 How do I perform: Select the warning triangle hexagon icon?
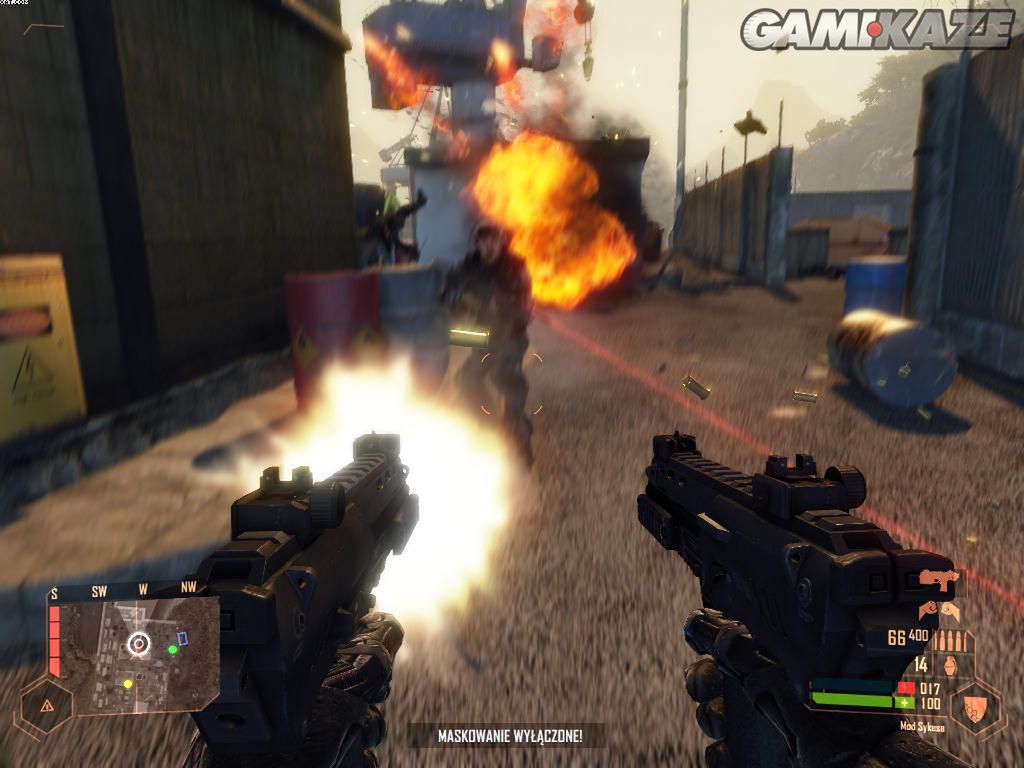(47, 705)
